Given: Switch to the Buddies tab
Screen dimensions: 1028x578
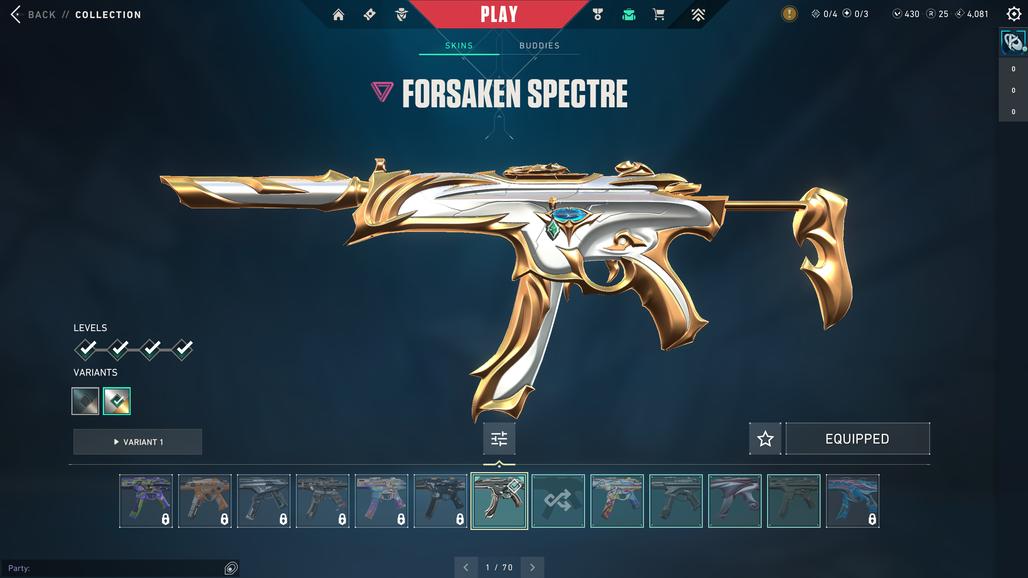Looking at the screenshot, I should point(539,46).
